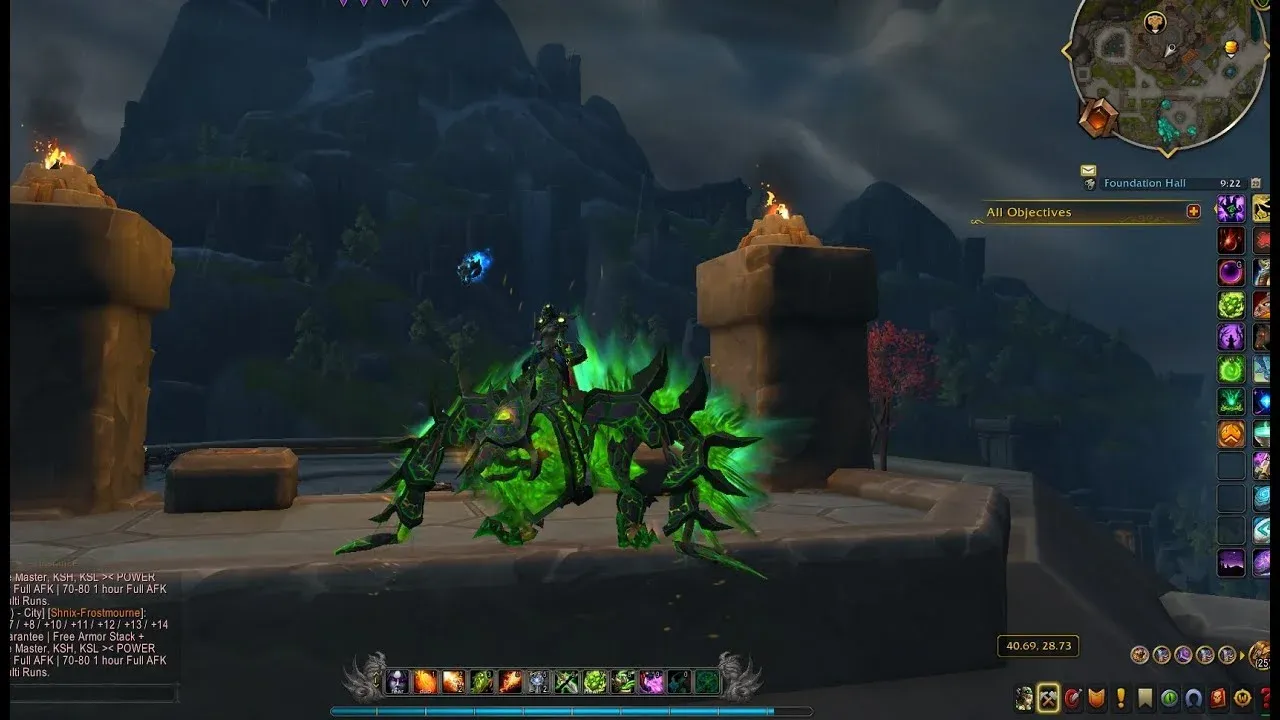Image resolution: width=1280 pixels, height=720 pixels.
Task: Open the main backpack bag
Action: pos(1260,655)
